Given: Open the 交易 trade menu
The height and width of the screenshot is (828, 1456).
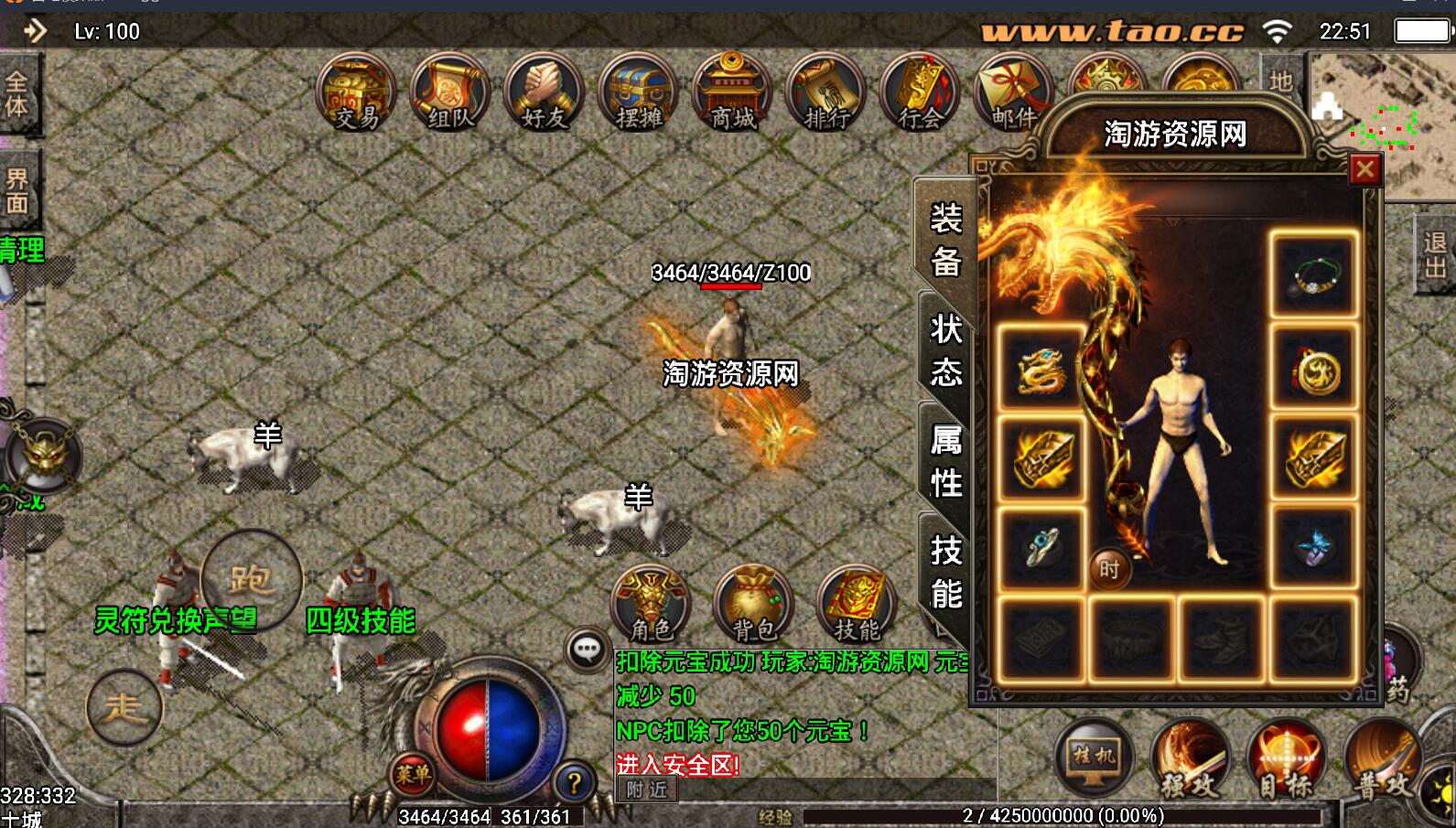Looking at the screenshot, I should pyautogui.click(x=356, y=94).
